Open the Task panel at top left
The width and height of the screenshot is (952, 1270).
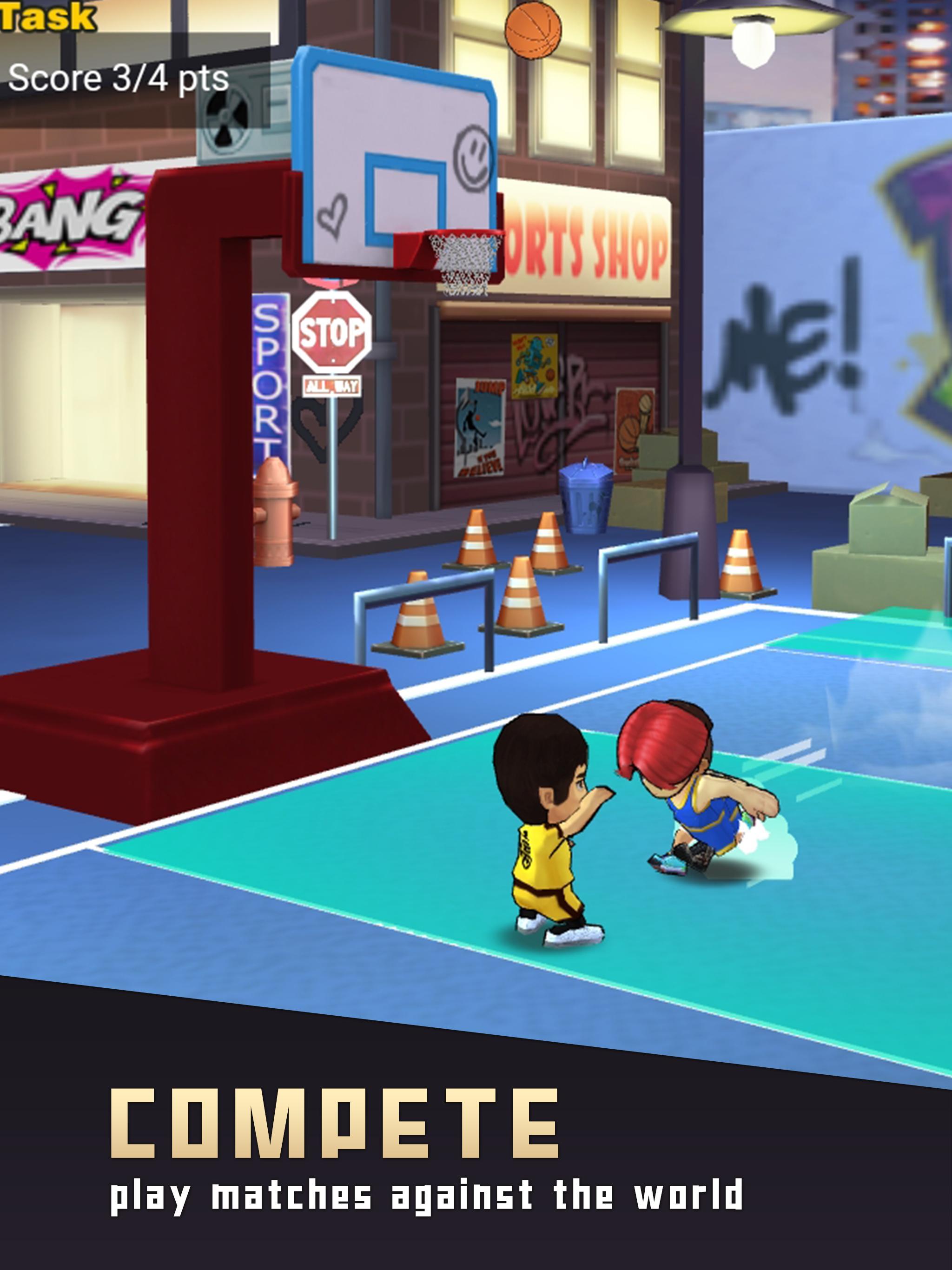pyautogui.click(x=46, y=14)
